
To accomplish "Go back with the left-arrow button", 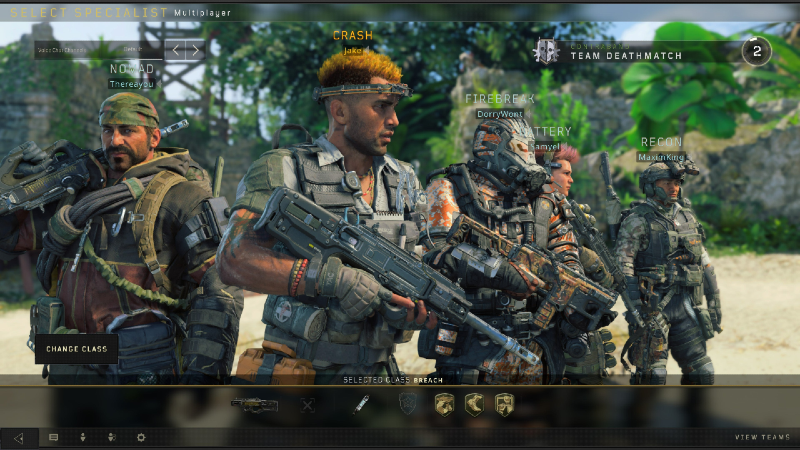I will pos(19,437).
